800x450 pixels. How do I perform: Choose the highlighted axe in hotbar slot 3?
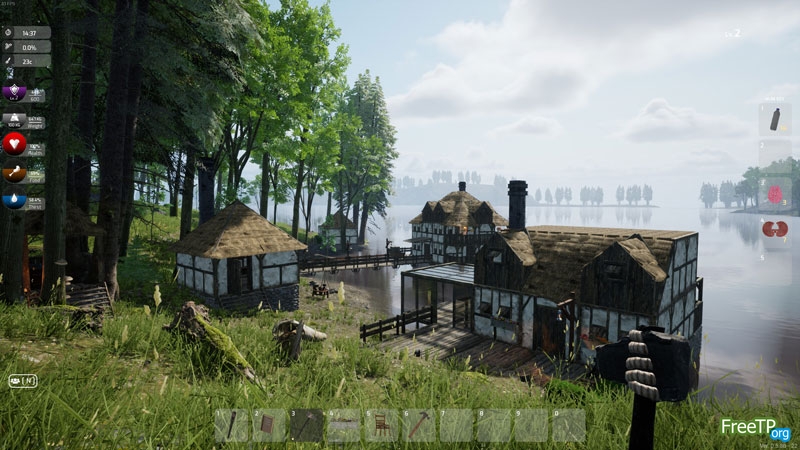[x=306, y=426]
